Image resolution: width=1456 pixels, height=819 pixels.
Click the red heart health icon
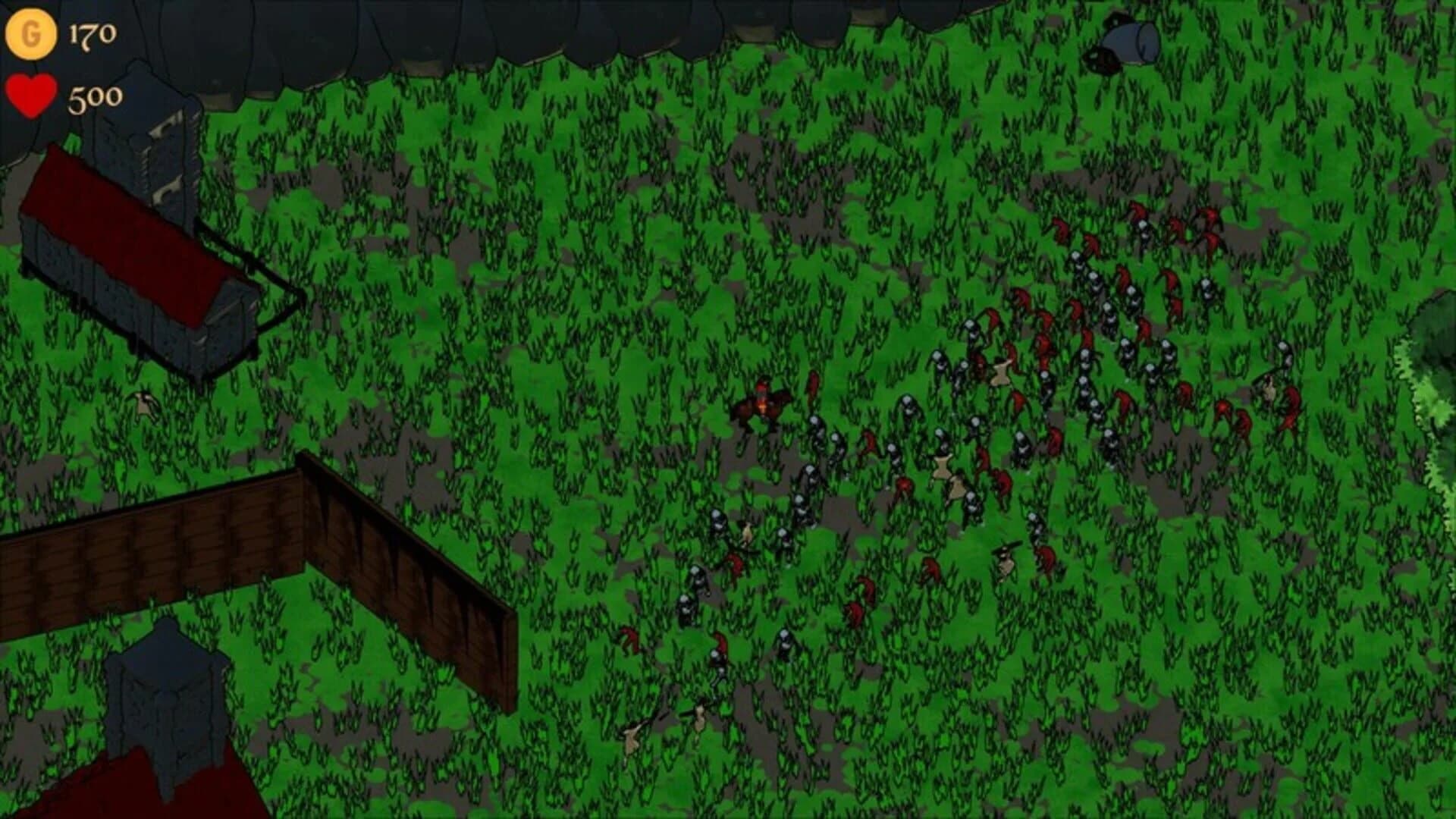tap(30, 97)
